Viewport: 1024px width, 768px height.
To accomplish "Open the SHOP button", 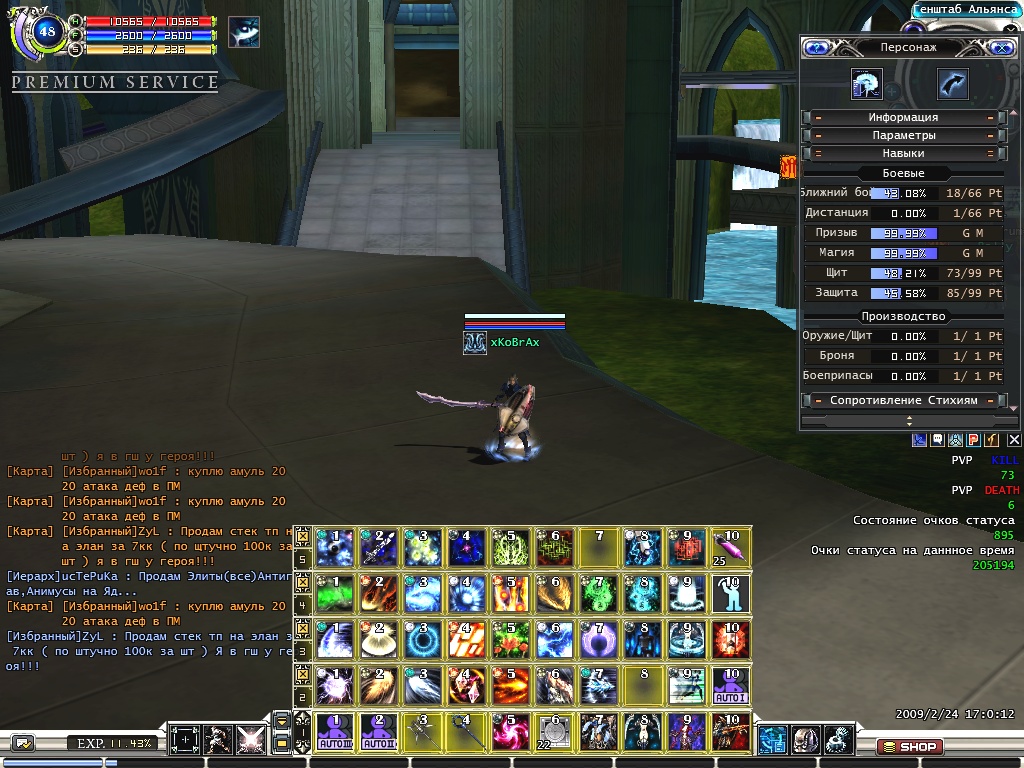I will tap(908, 746).
